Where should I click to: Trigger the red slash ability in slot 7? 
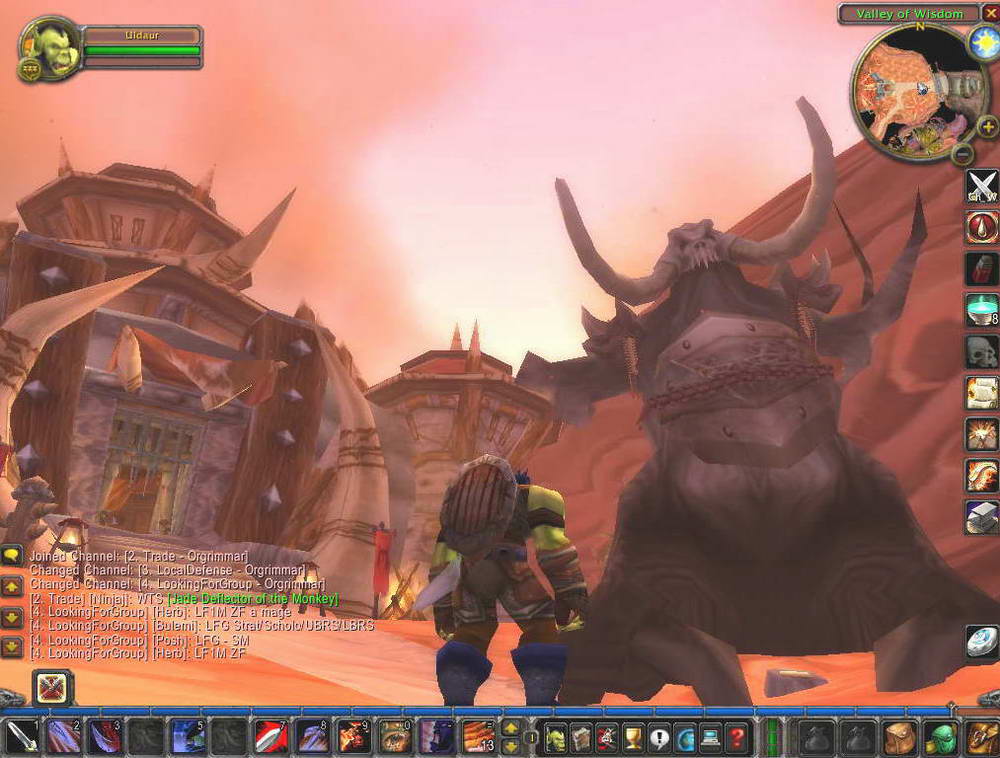point(270,737)
